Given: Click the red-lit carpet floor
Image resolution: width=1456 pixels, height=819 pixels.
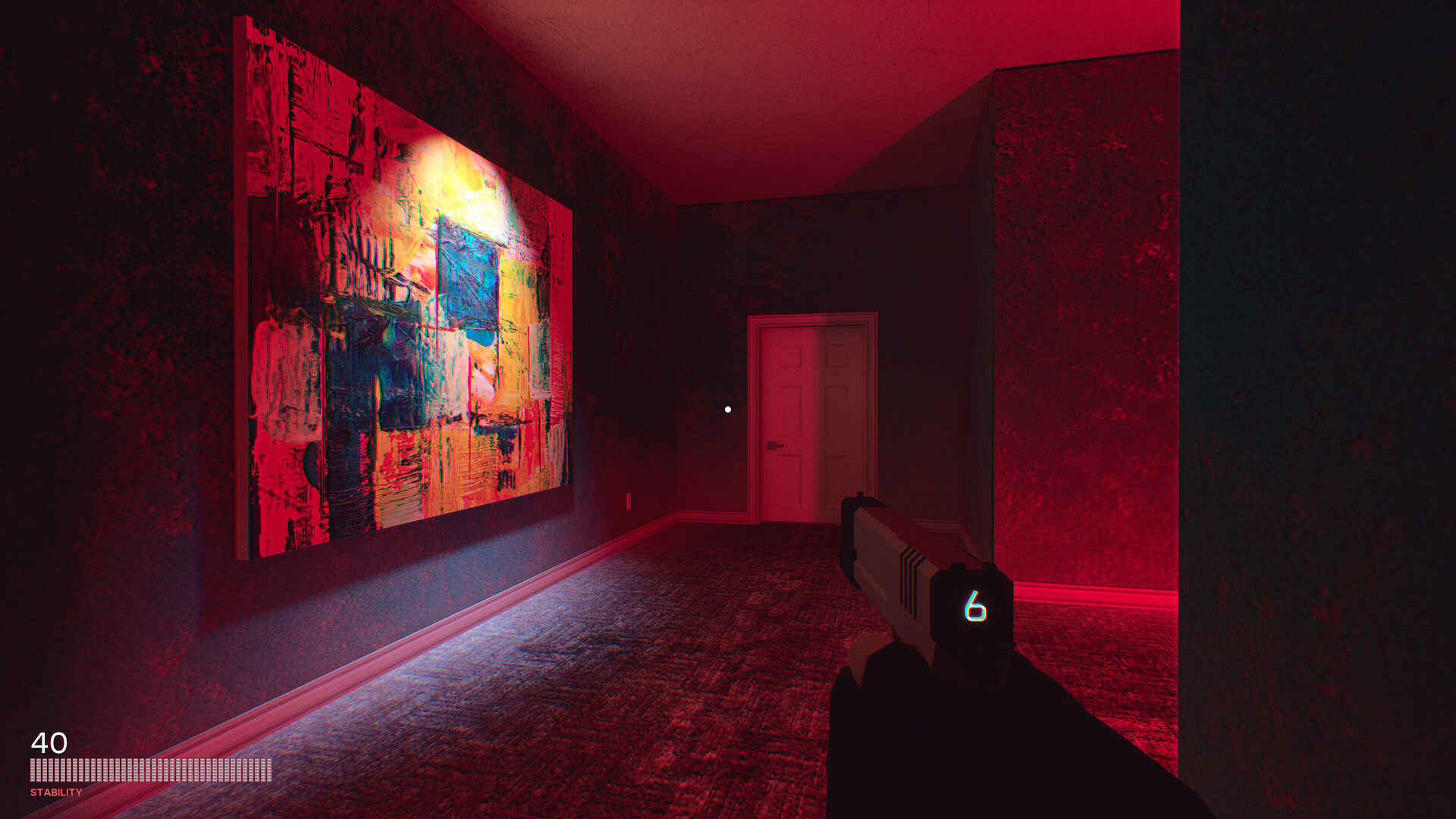Looking at the screenshot, I should pyautogui.click(x=682, y=720).
